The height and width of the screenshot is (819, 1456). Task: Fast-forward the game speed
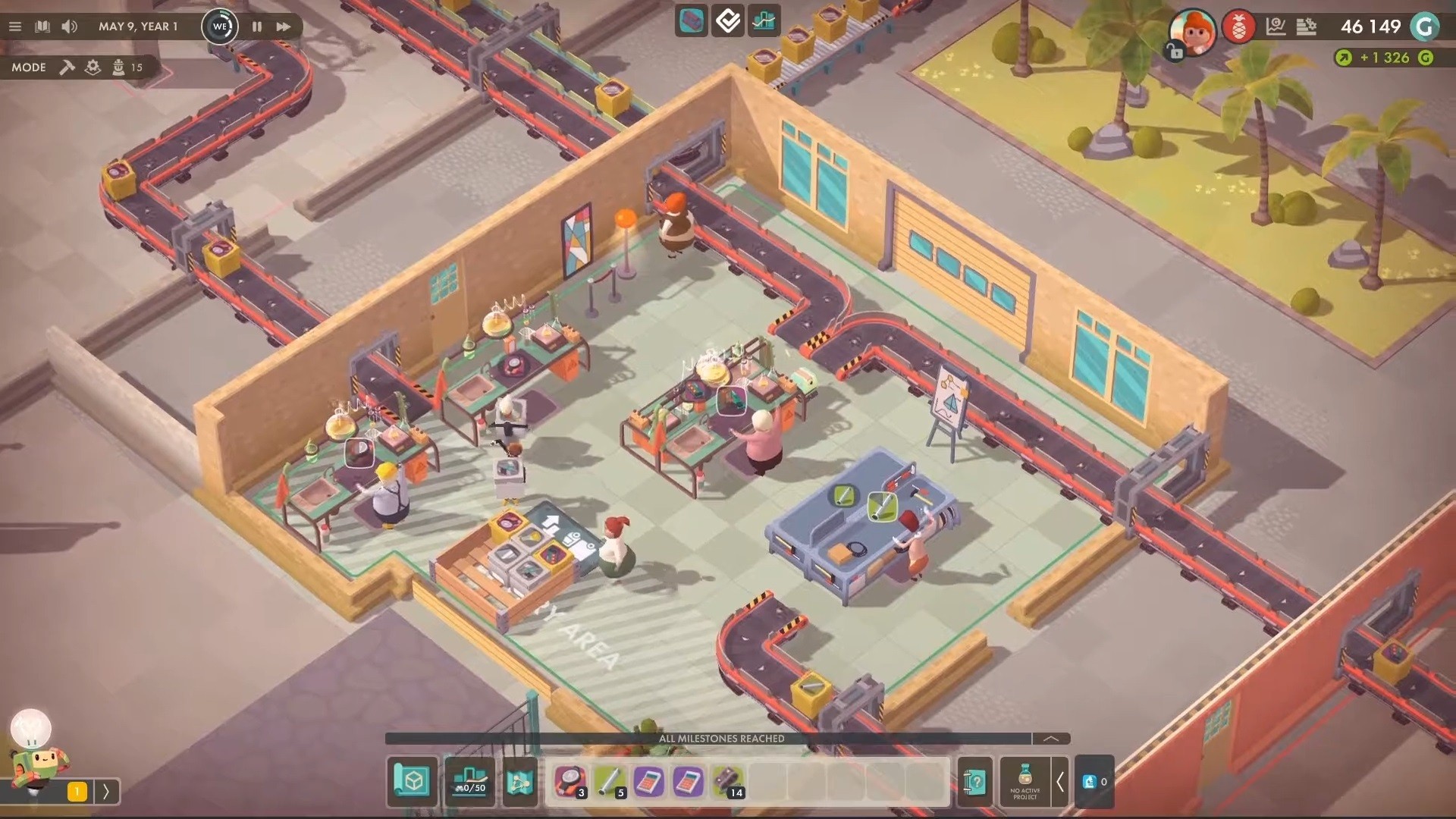(x=284, y=27)
